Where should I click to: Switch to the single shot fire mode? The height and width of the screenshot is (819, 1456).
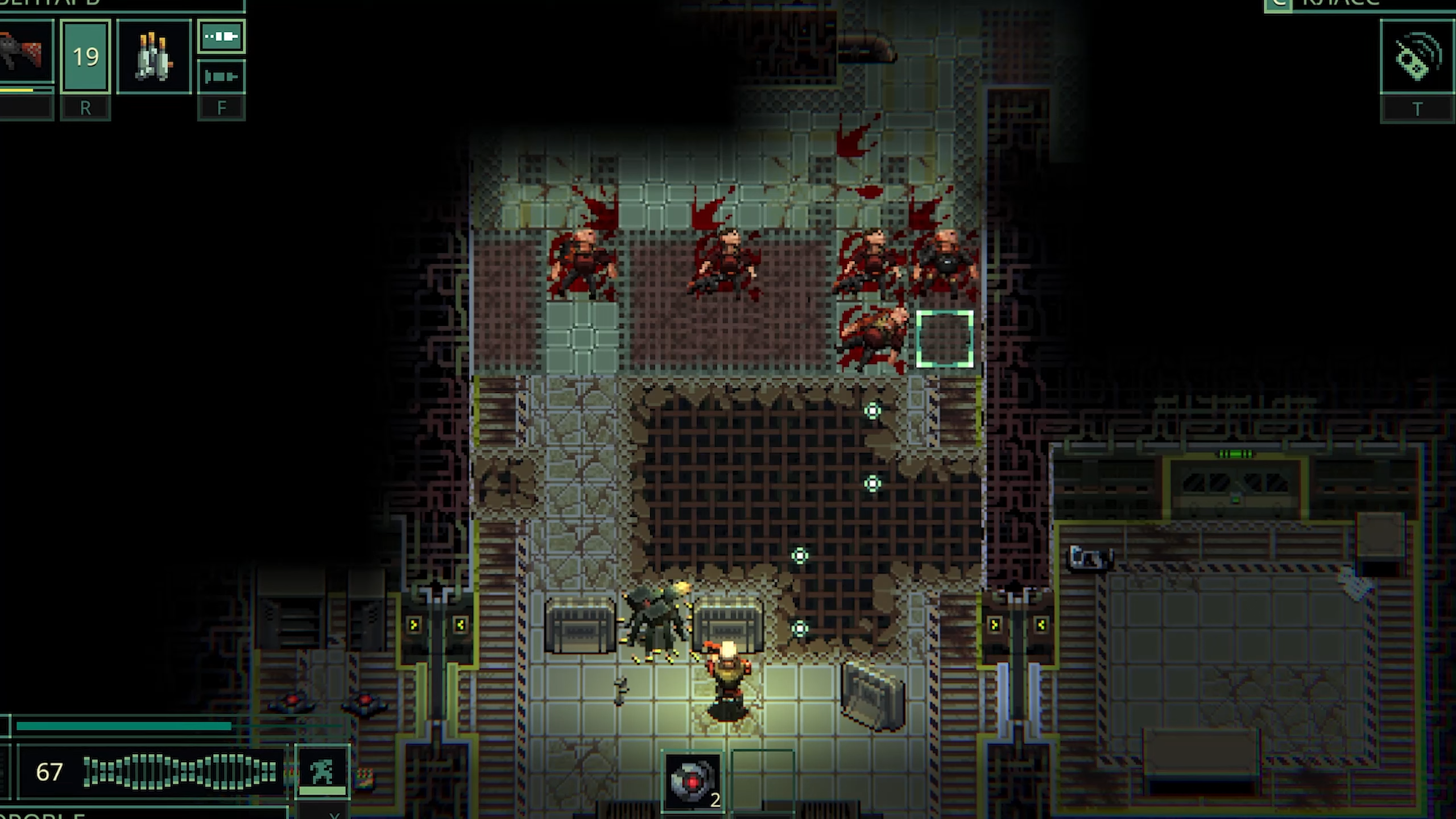[221, 76]
